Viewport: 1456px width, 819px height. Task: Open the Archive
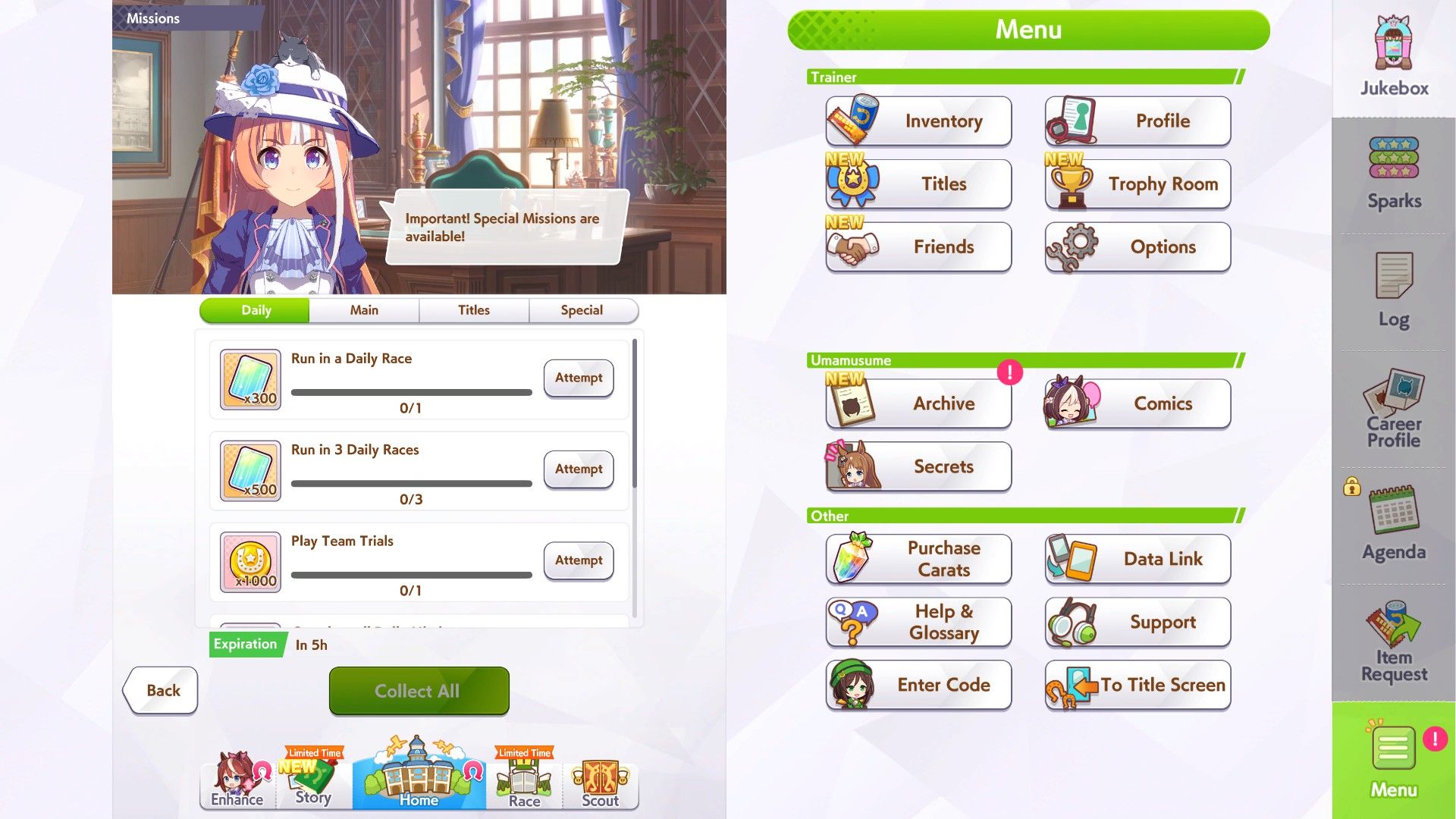pos(918,403)
